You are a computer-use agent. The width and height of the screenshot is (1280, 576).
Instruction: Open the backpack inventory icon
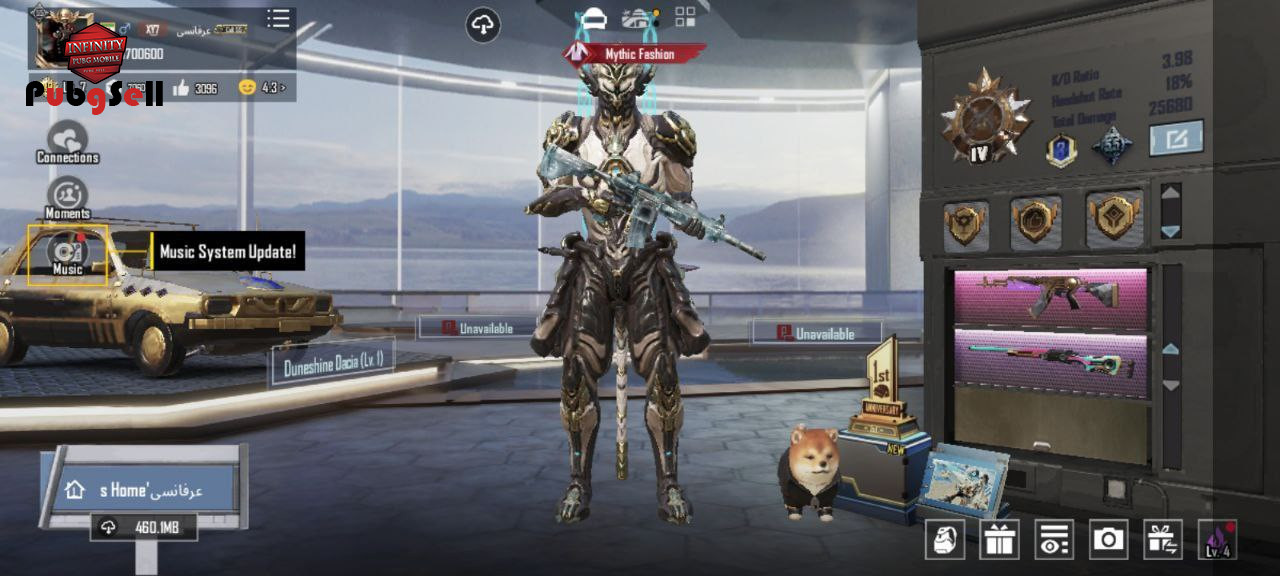tap(945, 540)
